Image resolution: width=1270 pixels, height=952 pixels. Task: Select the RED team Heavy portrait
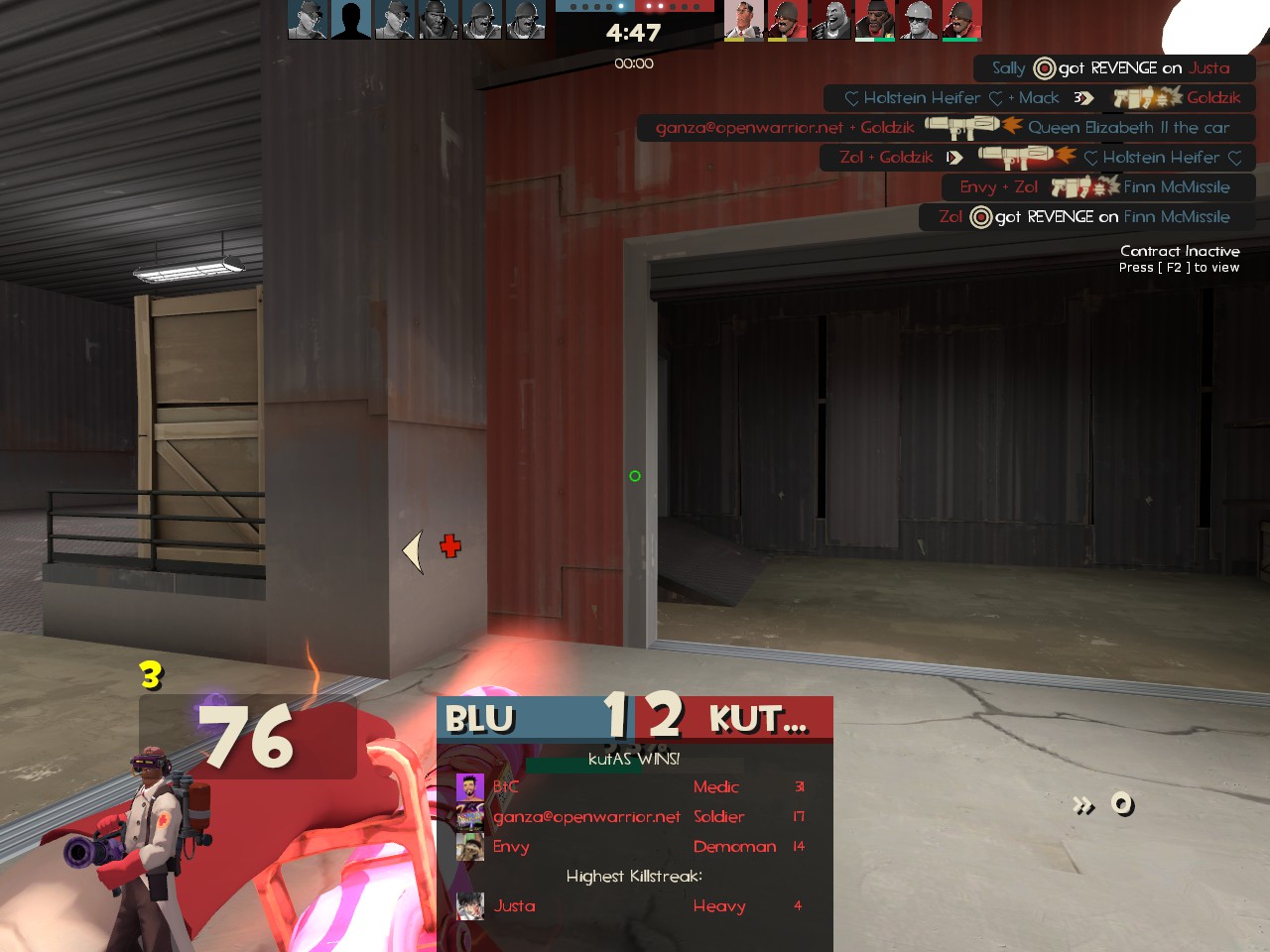pyautogui.click(x=830, y=20)
